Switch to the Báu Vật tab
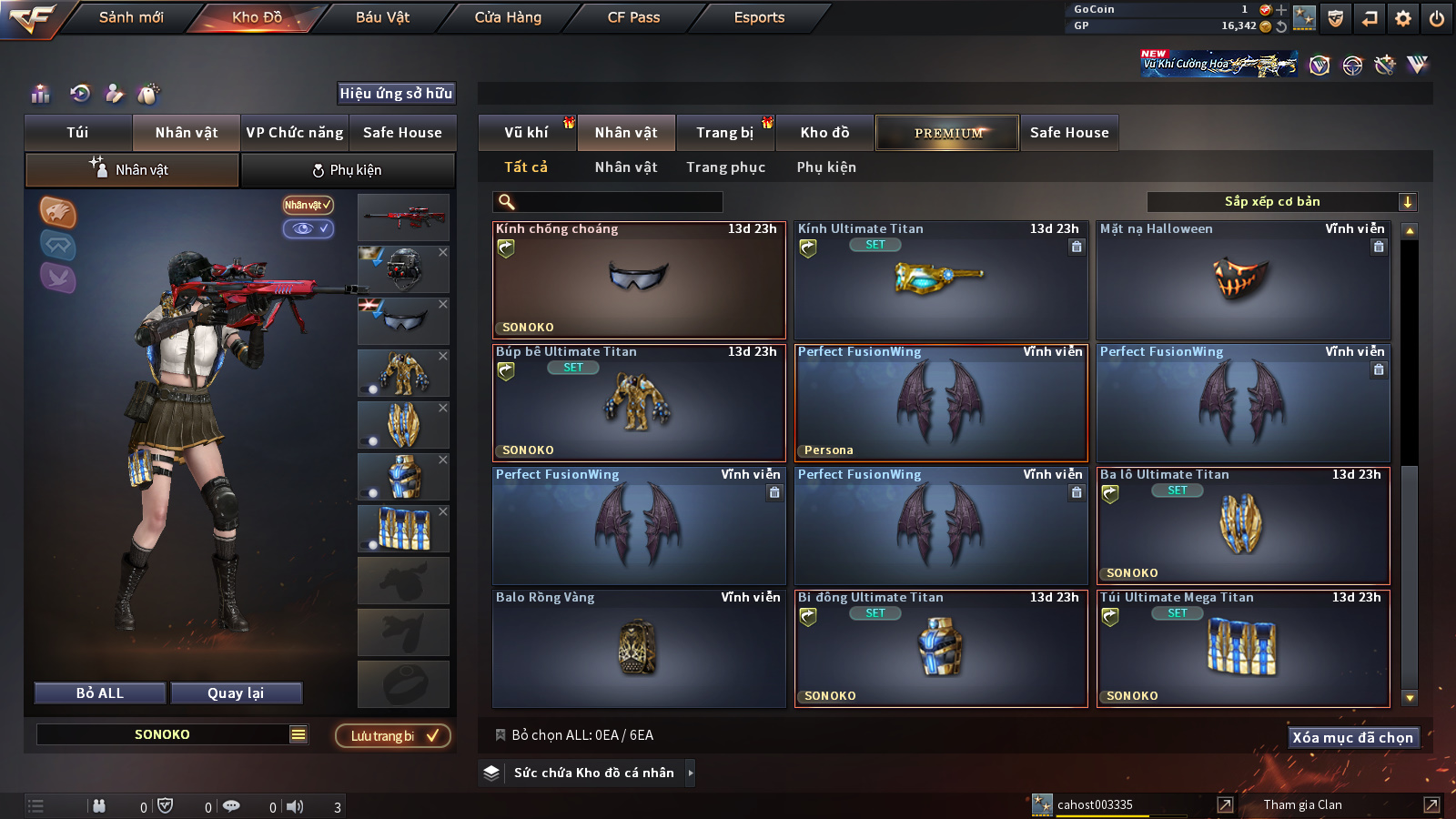Screen dimensions: 1456x819 [x=382, y=17]
